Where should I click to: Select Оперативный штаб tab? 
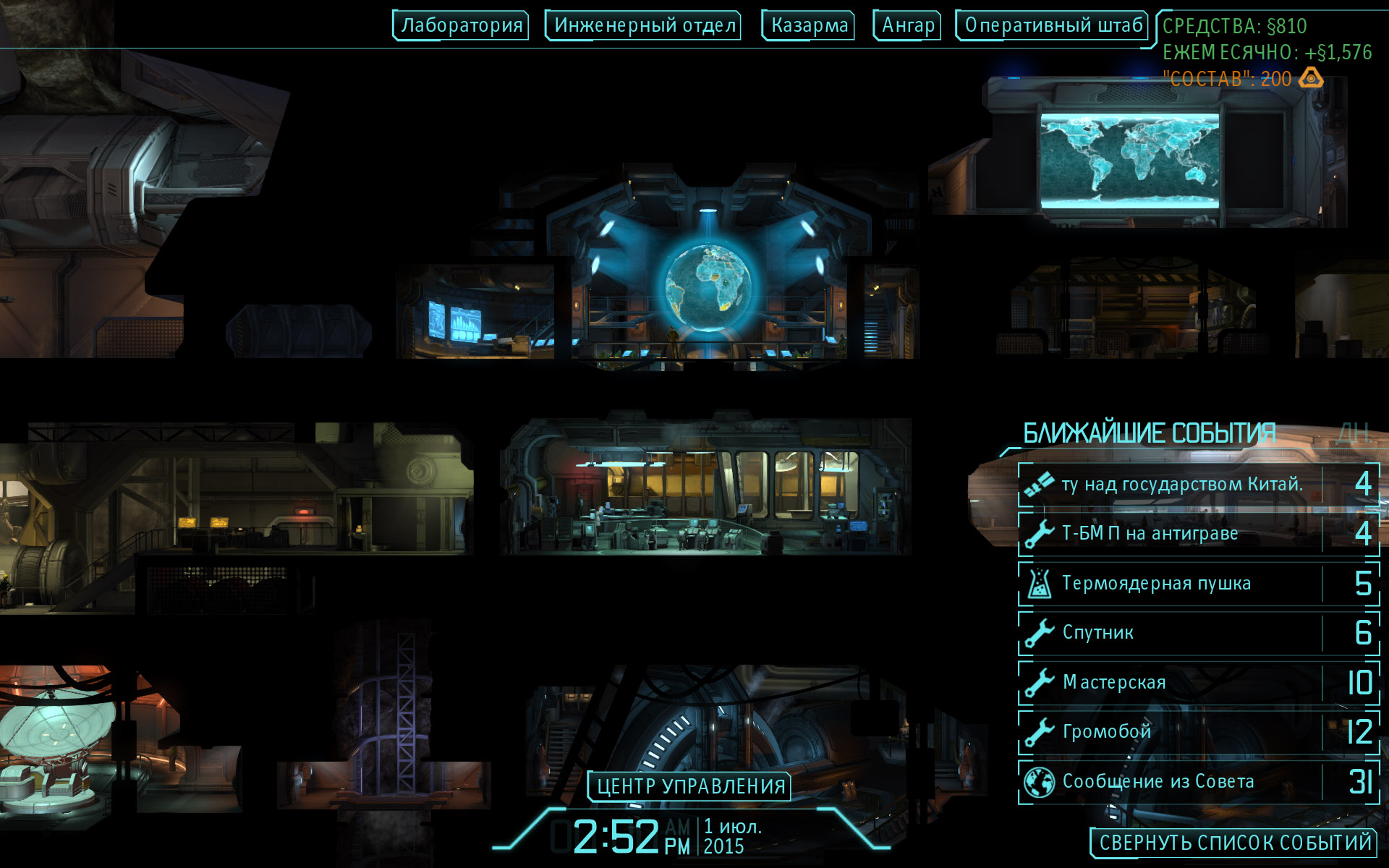click(x=1053, y=25)
